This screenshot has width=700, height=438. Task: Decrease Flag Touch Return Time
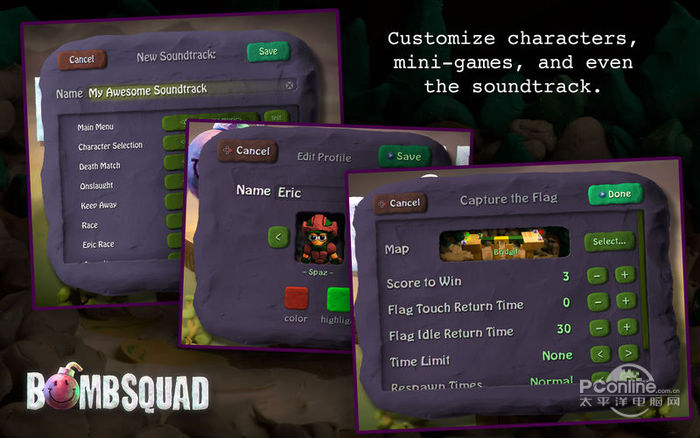click(x=597, y=301)
